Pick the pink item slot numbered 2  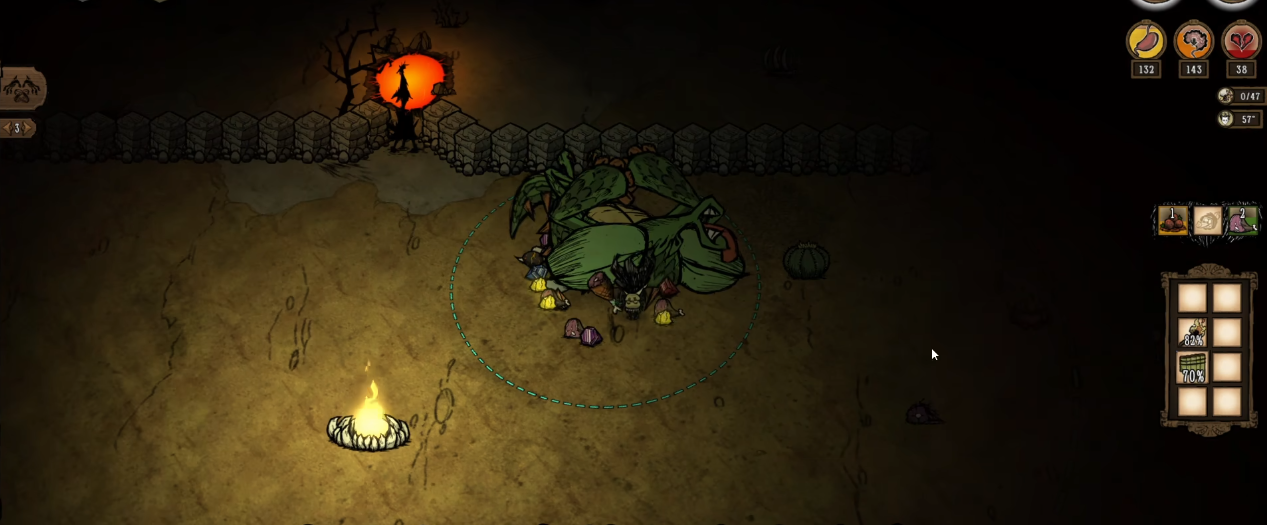1243,220
